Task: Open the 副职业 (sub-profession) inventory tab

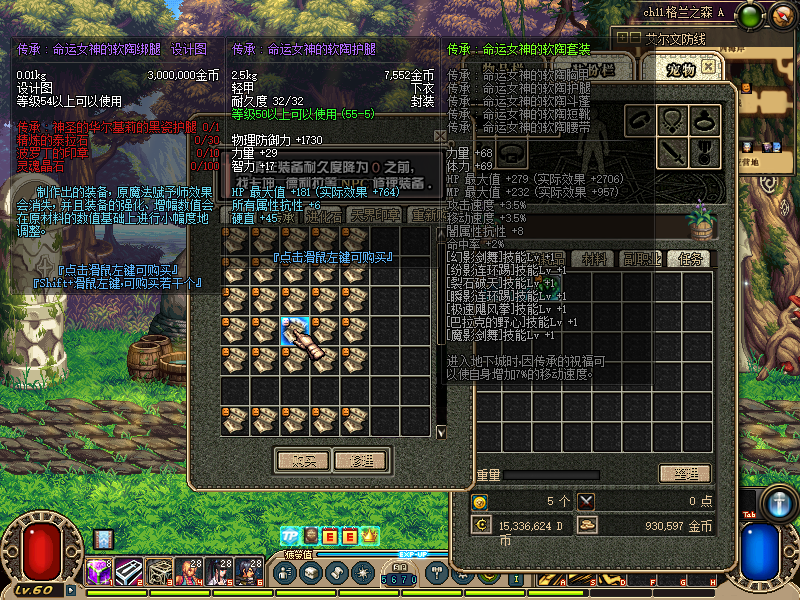Action: (x=641, y=259)
